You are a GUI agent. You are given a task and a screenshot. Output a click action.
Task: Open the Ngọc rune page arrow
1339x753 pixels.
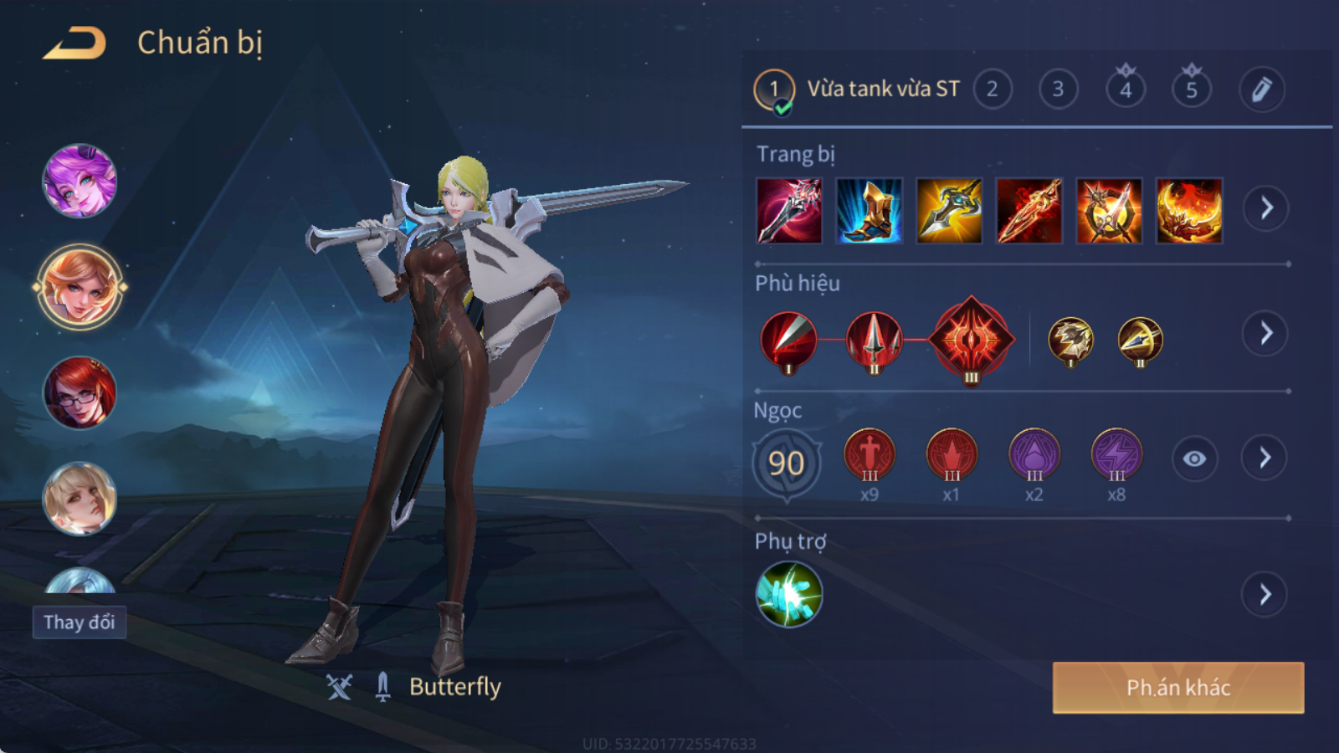point(1265,458)
